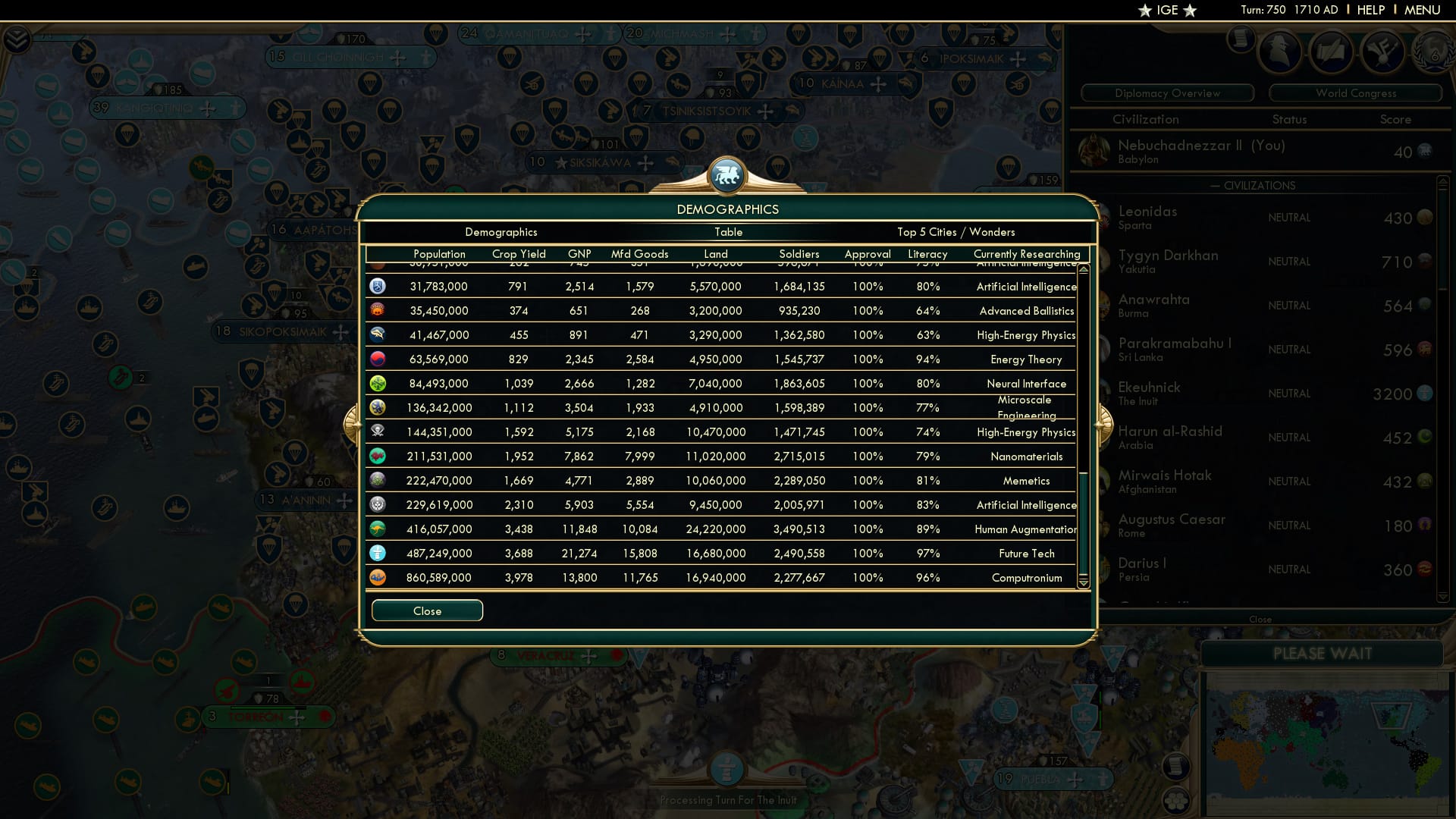Open the Top 5 Cities / Wonders tab
Screen dimensions: 1456x819
(956, 232)
